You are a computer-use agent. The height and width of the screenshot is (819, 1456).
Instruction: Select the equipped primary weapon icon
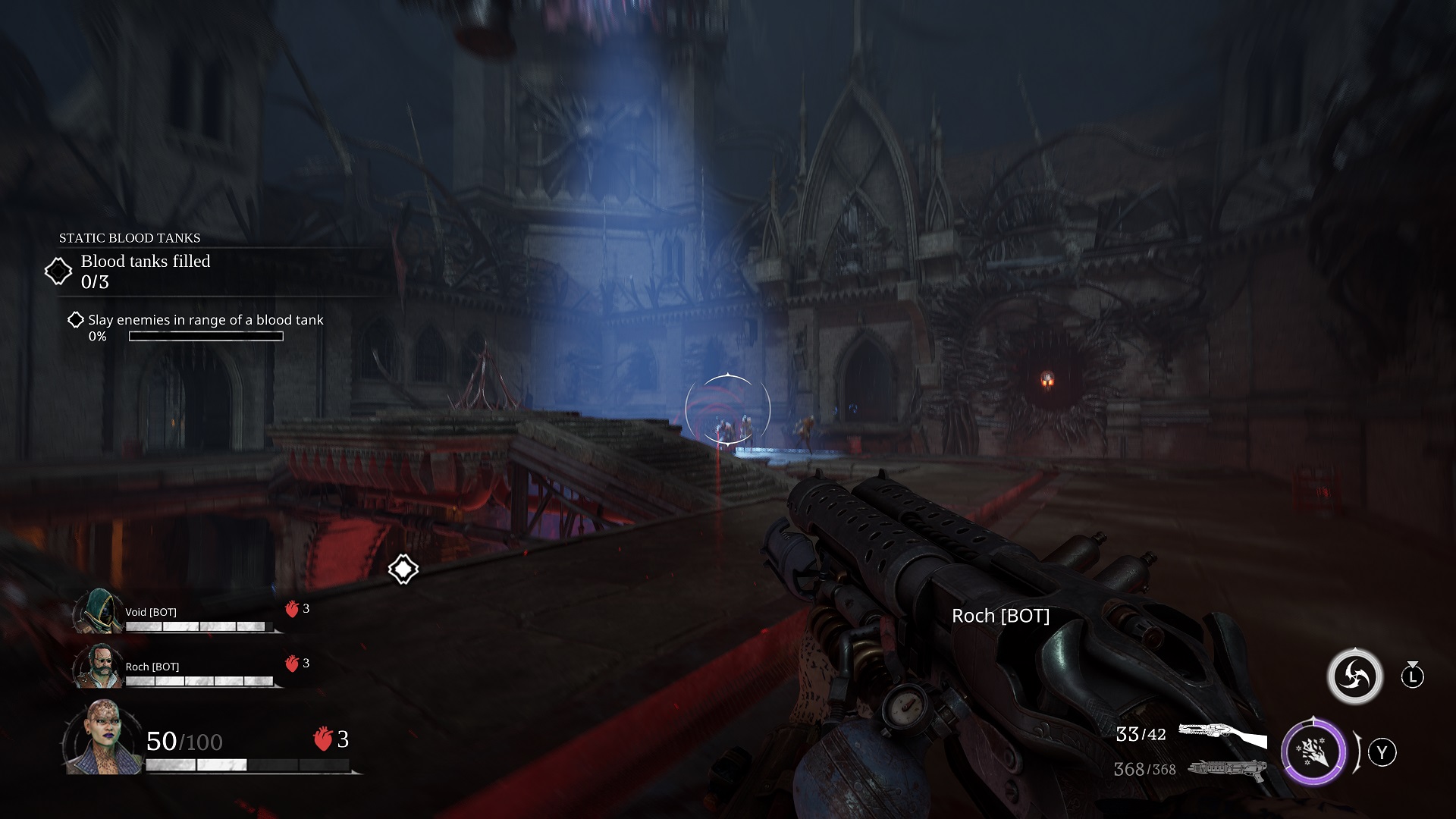pos(1222,735)
